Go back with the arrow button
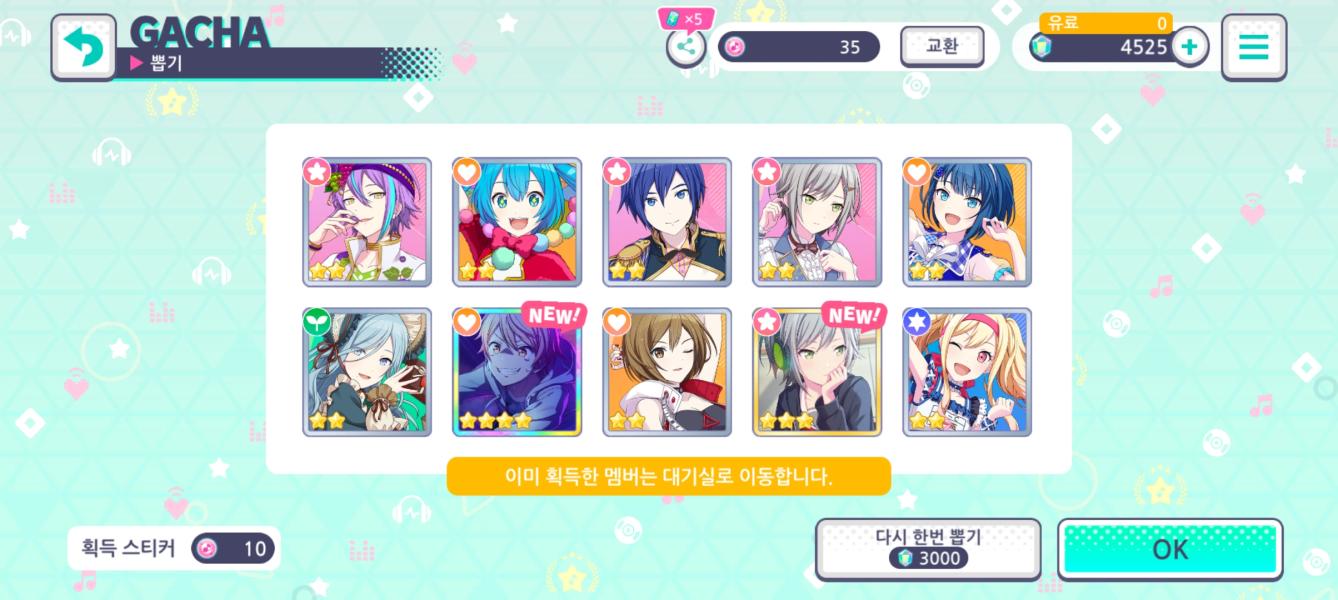The image size is (1338, 600). pos(83,47)
